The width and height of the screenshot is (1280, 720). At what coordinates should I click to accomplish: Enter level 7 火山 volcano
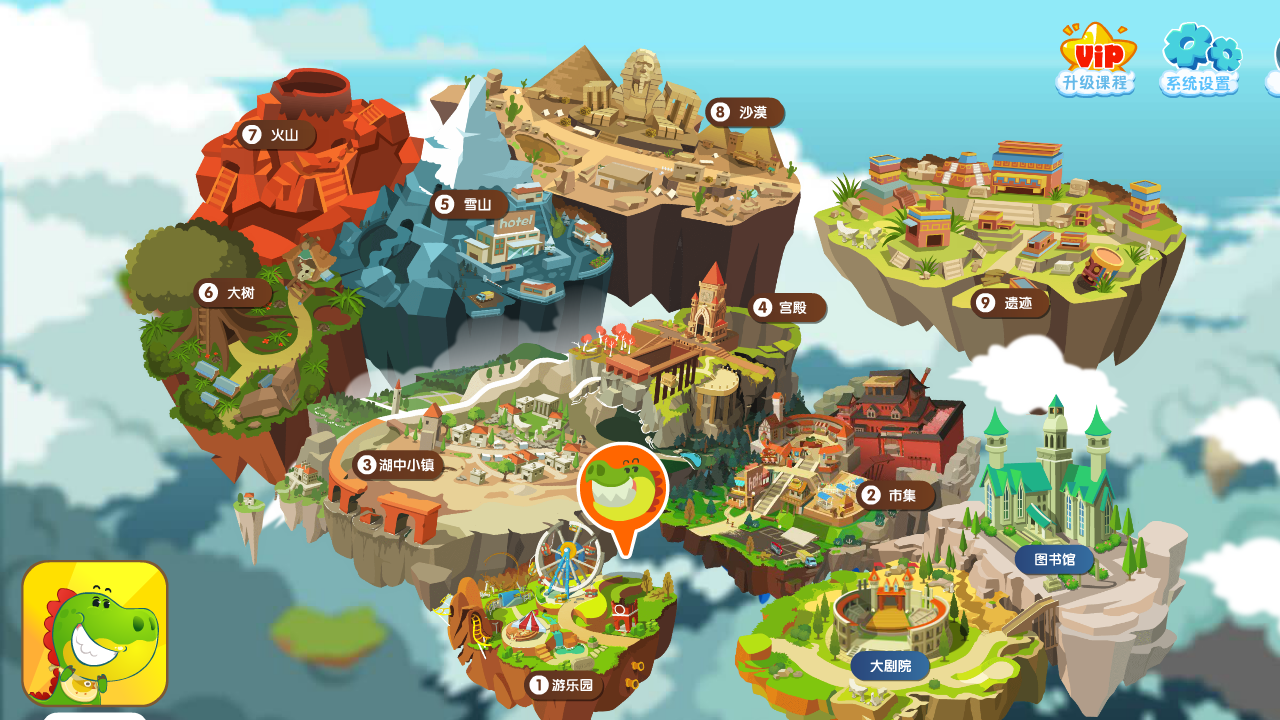[x=276, y=135]
